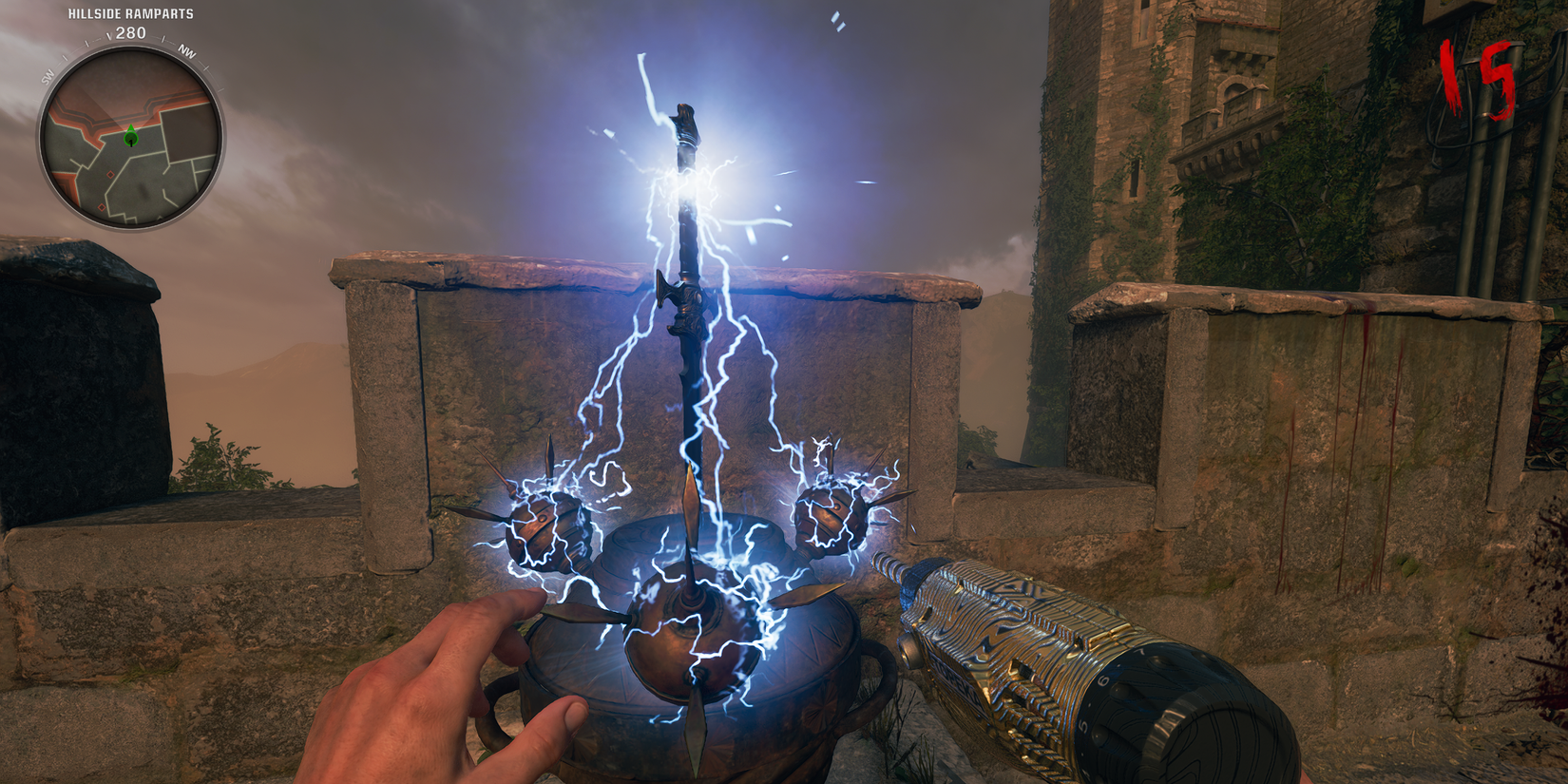Image resolution: width=1568 pixels, height=784 pixels.
Task: Expand the 280 heading indicator
Action: point(130,33)
